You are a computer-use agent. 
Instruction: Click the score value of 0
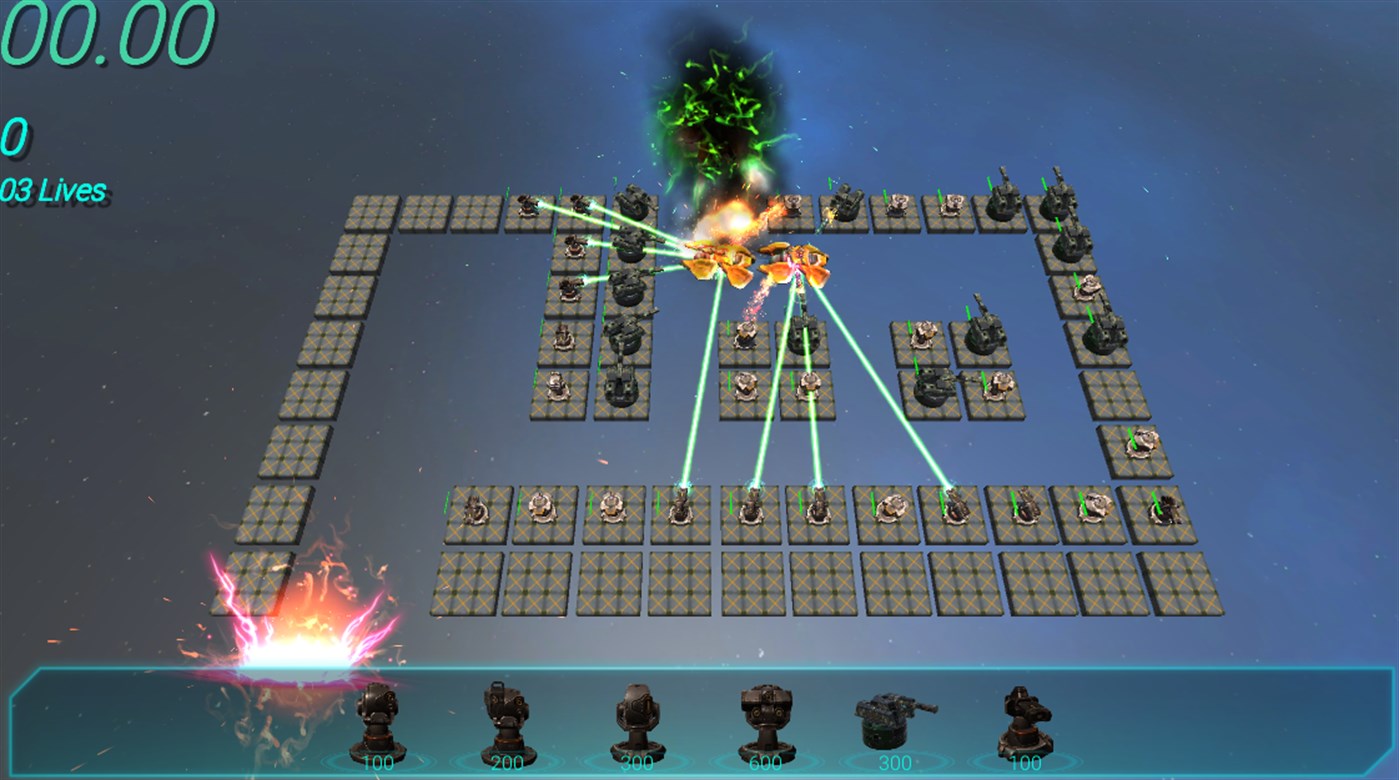point(10,135)
